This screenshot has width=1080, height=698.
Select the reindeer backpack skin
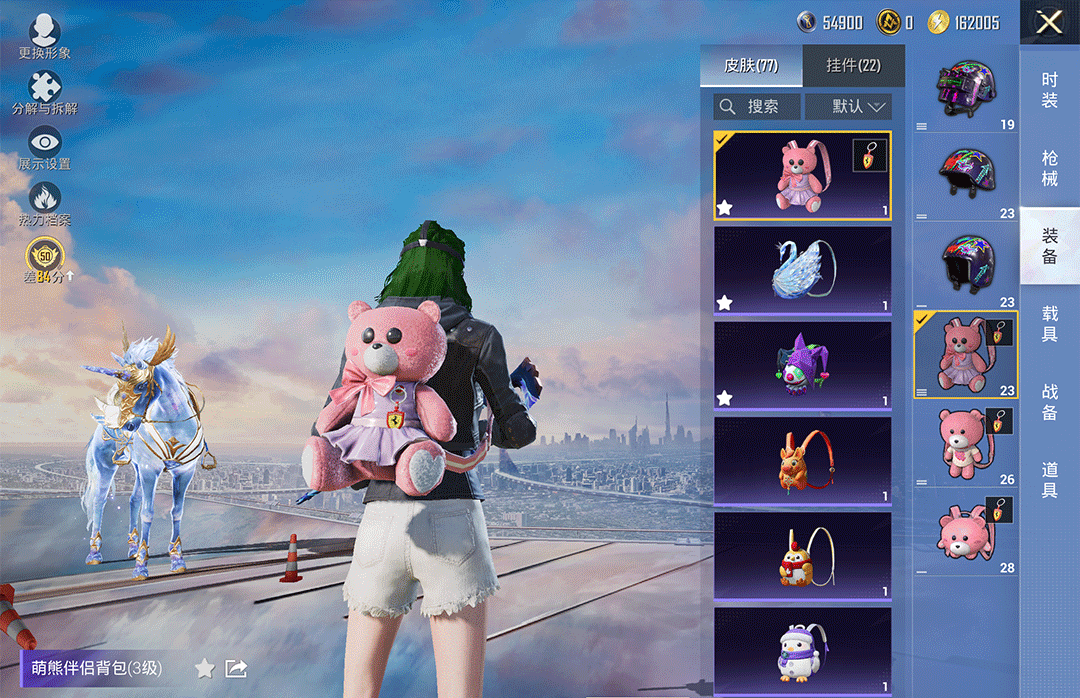click(802, 459)
